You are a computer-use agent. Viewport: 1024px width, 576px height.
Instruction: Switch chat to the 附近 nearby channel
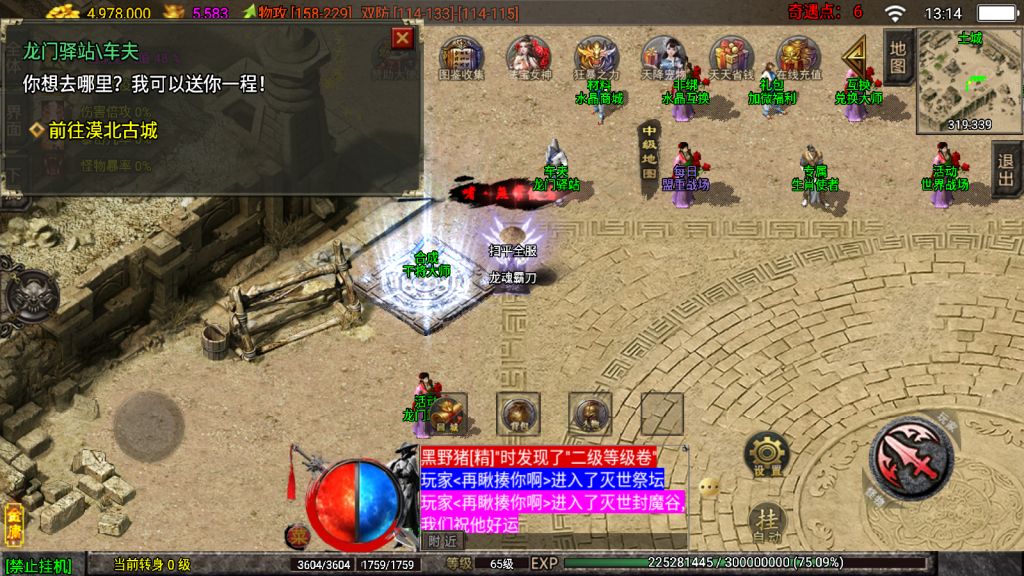442,541
